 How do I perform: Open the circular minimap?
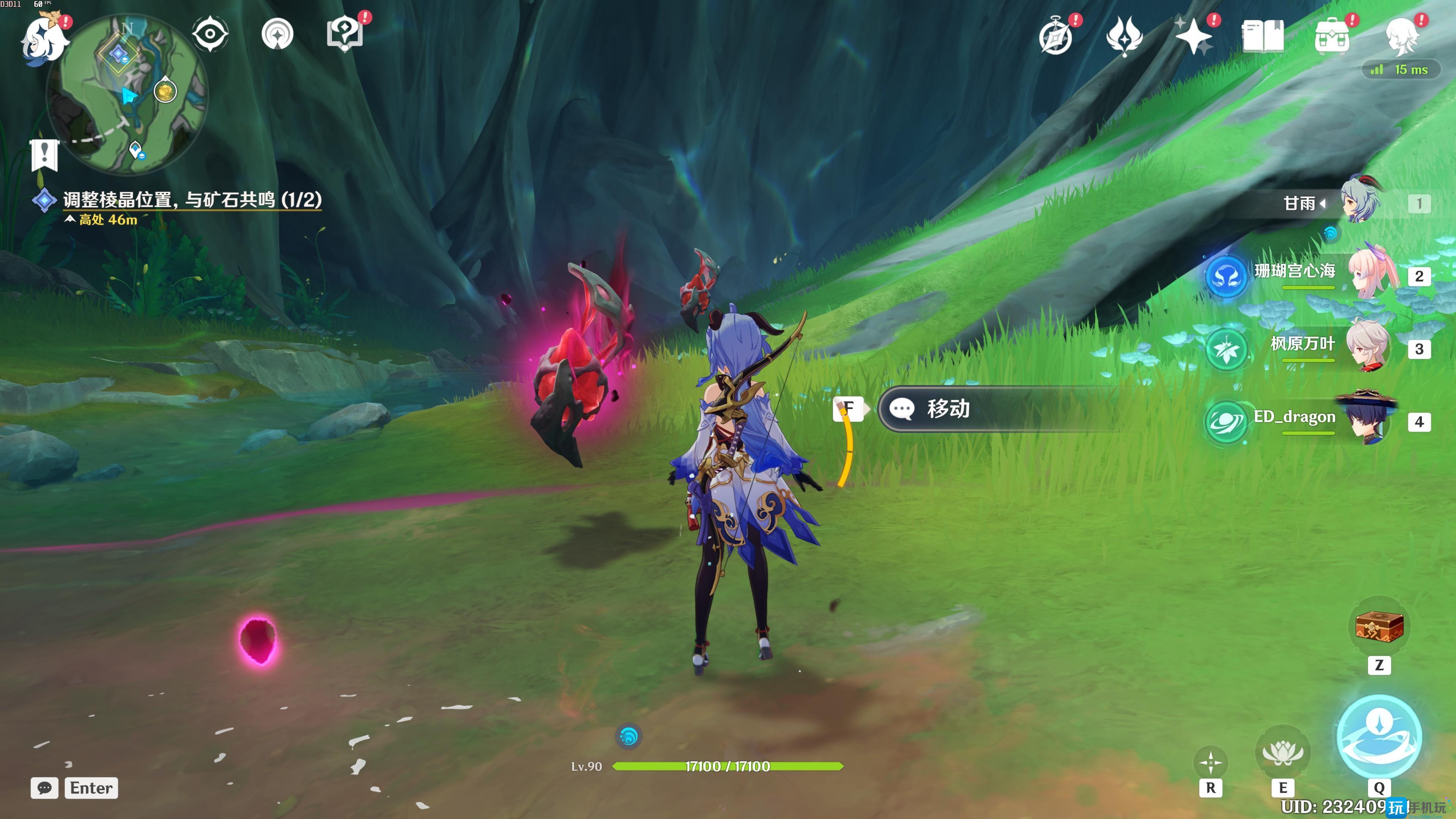pos(127,93)
